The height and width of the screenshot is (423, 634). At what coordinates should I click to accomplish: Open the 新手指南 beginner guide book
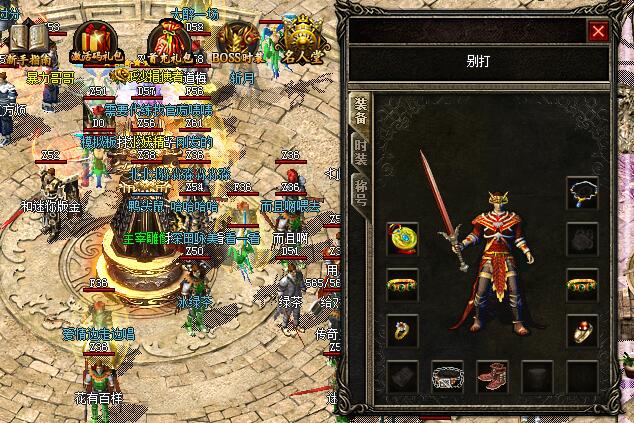(x=29, y=41)
